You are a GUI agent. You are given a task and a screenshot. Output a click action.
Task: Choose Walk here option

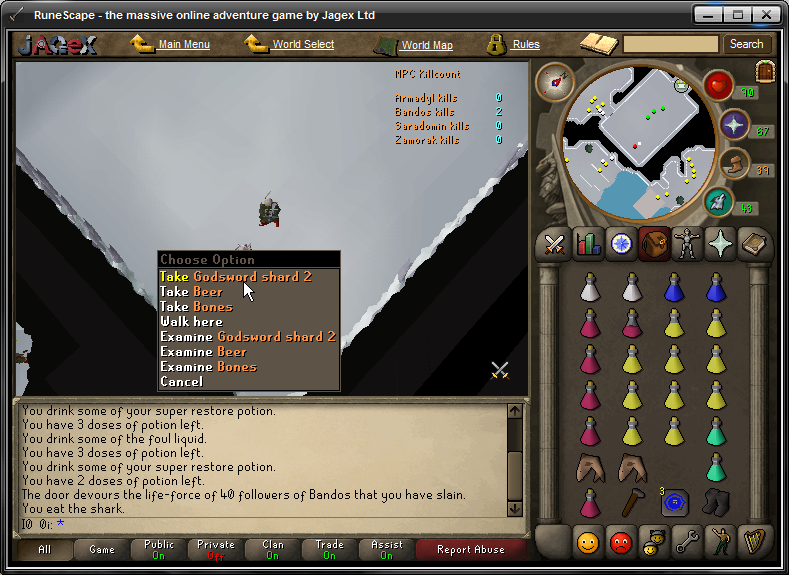(x=191, y=322)
